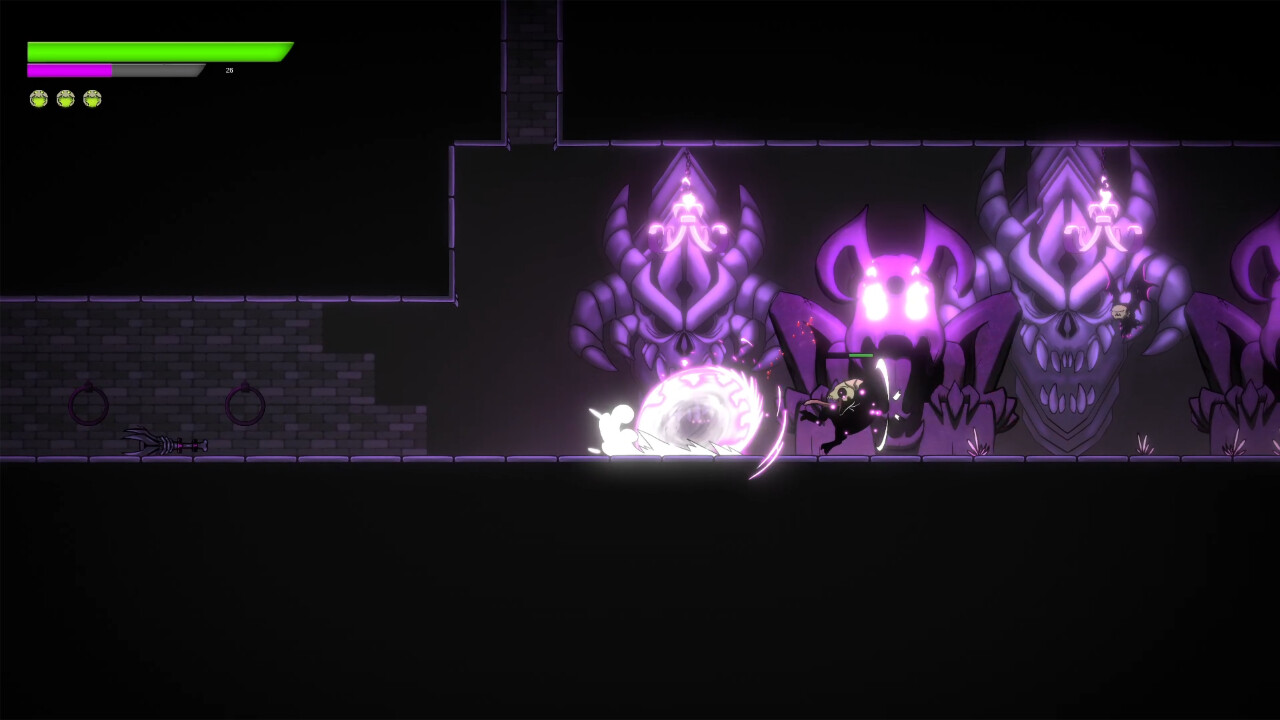The image size is (1280, 720).
Task: Click the number 26 beside the mana bar
Action: 227,71
